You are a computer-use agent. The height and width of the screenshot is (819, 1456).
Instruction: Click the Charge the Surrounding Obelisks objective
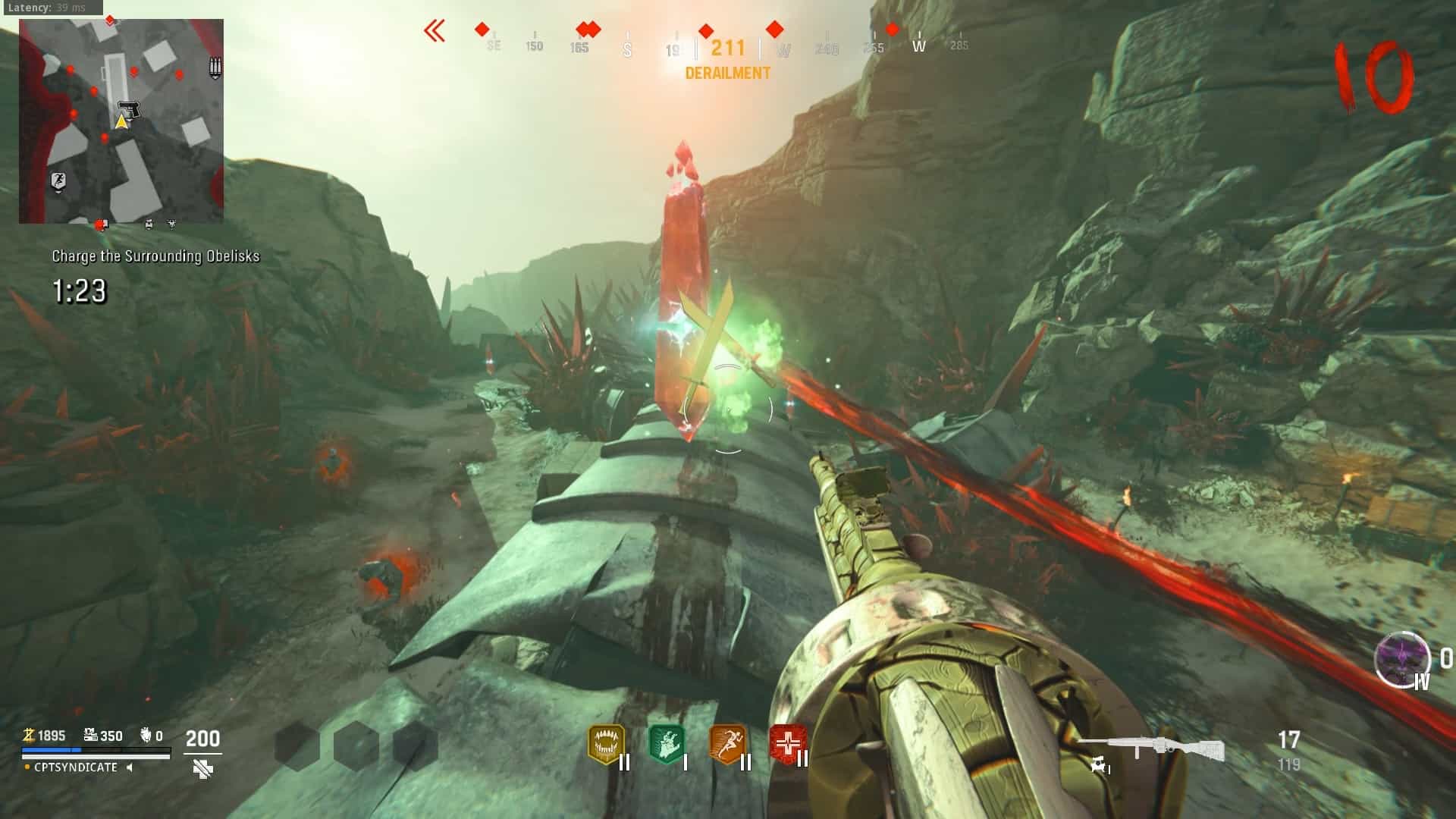click(x=155, y=256)
